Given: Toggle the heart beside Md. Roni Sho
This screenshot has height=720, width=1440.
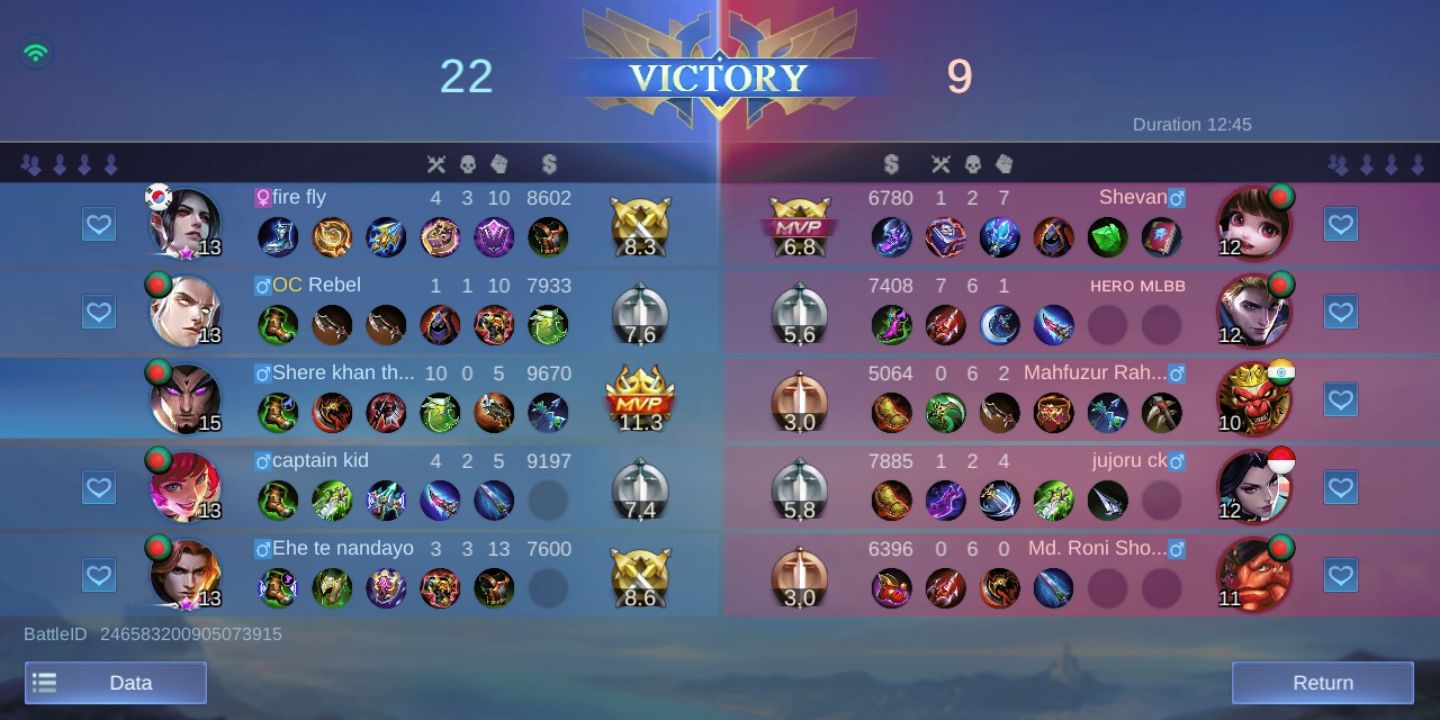Looking at the screenshot, I should tap(1341, 574).
